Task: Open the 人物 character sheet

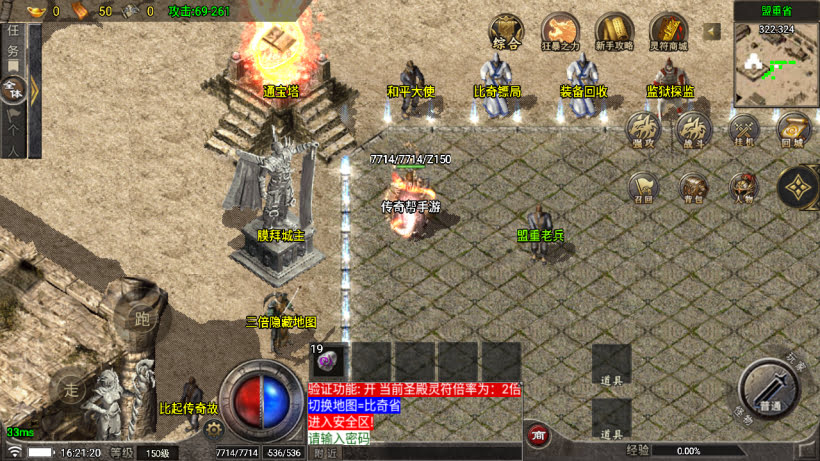Action: pyautogui.click(x=743, y=187)
